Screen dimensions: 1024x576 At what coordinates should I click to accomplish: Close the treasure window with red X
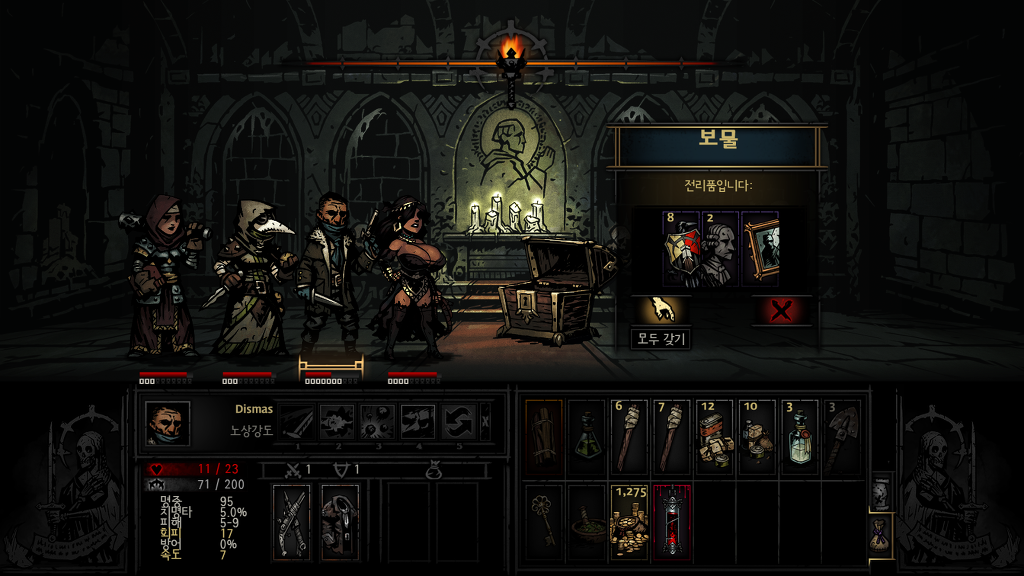(781, 310)
